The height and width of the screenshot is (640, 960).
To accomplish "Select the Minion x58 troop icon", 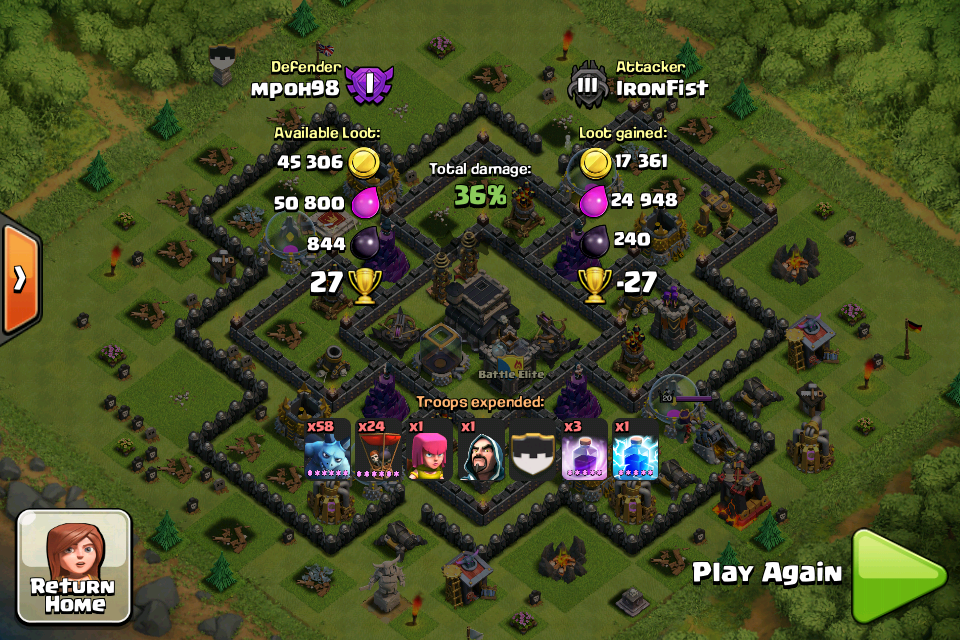I will (x=328, y=449).
